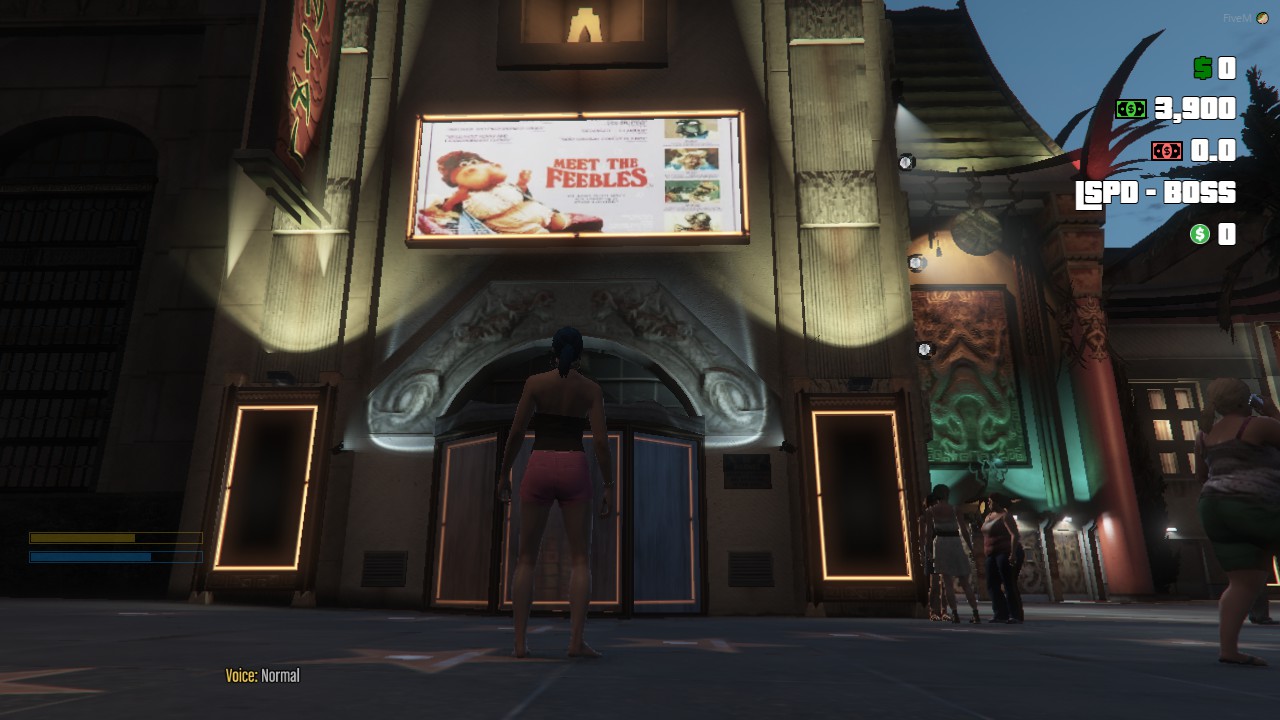Click the 0.0 dirty money readout
The image size is (1280, 720).
click(1214, 150)
